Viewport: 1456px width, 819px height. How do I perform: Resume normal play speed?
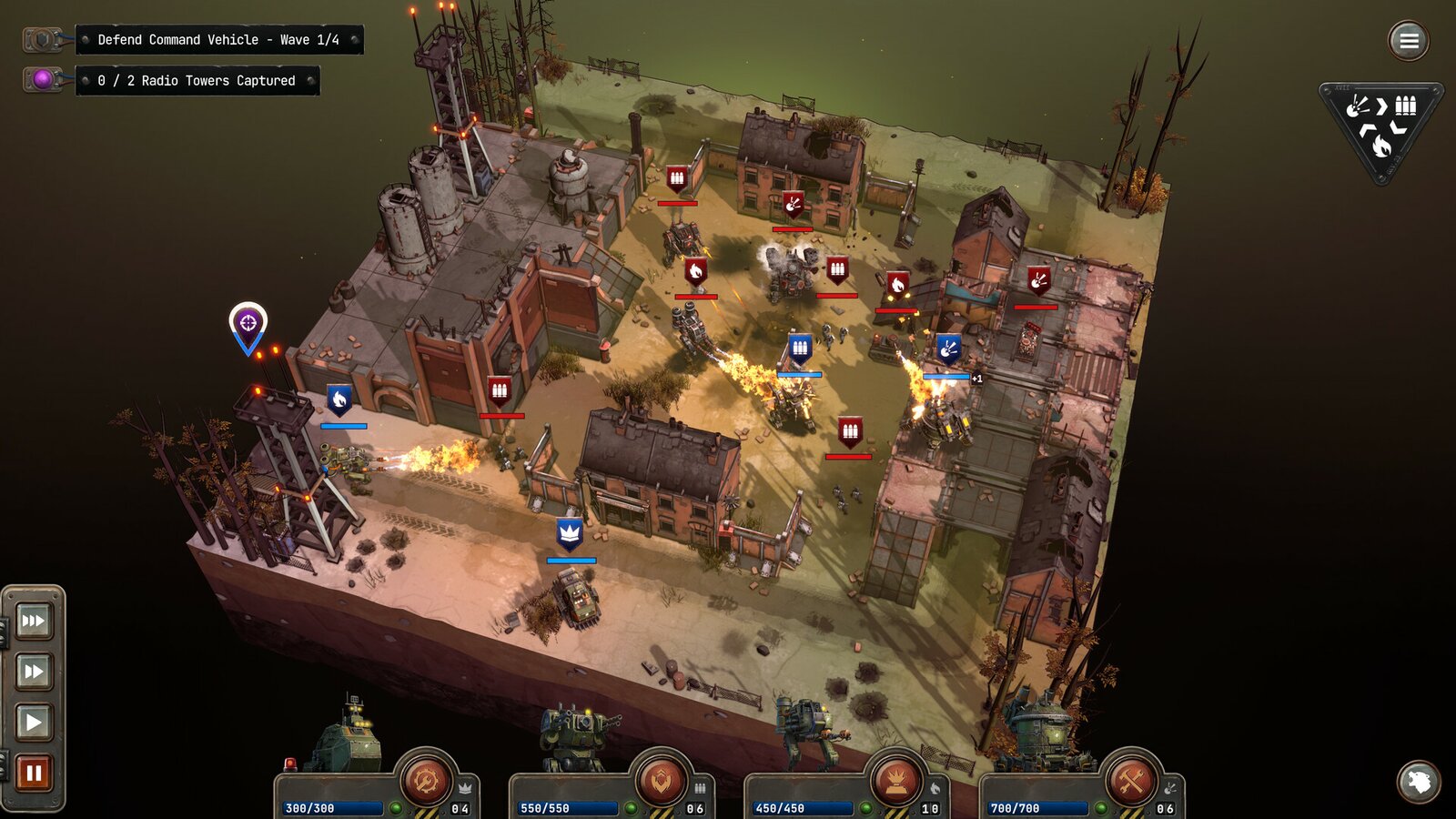pyautogui.click(x=34, y=723)
